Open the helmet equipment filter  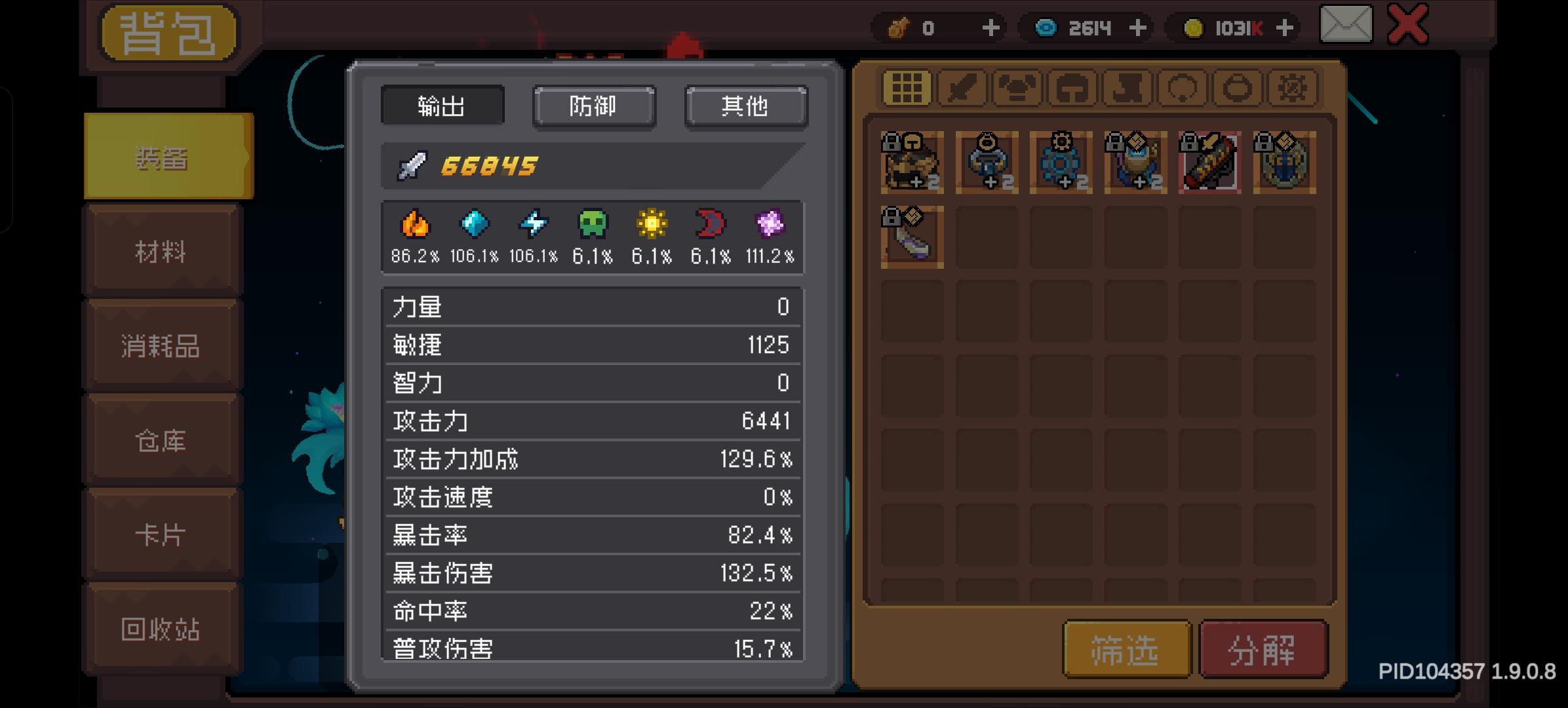tap(1072, 88)
